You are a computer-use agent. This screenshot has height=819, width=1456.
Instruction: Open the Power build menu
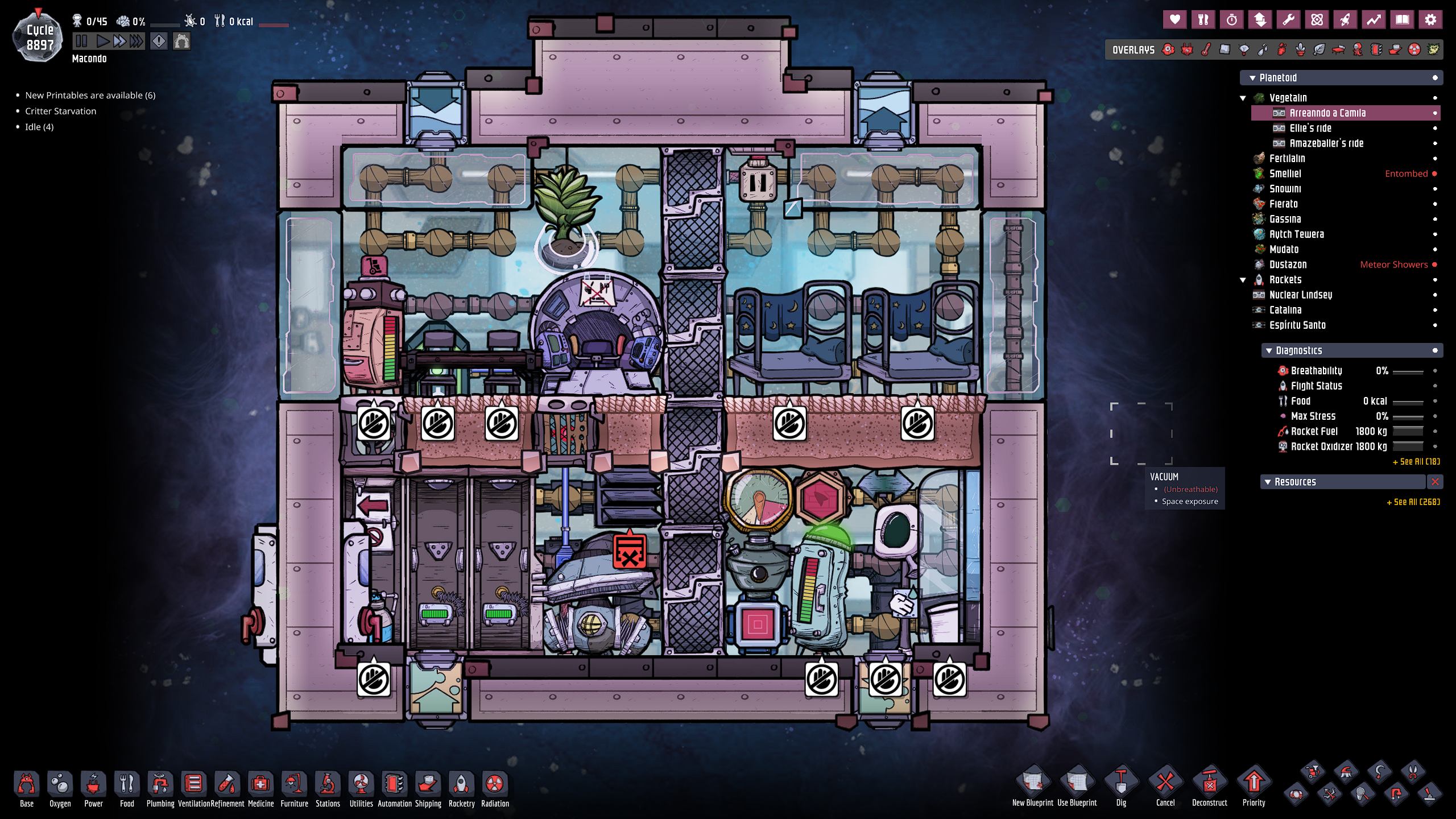(x=93, y=788)
